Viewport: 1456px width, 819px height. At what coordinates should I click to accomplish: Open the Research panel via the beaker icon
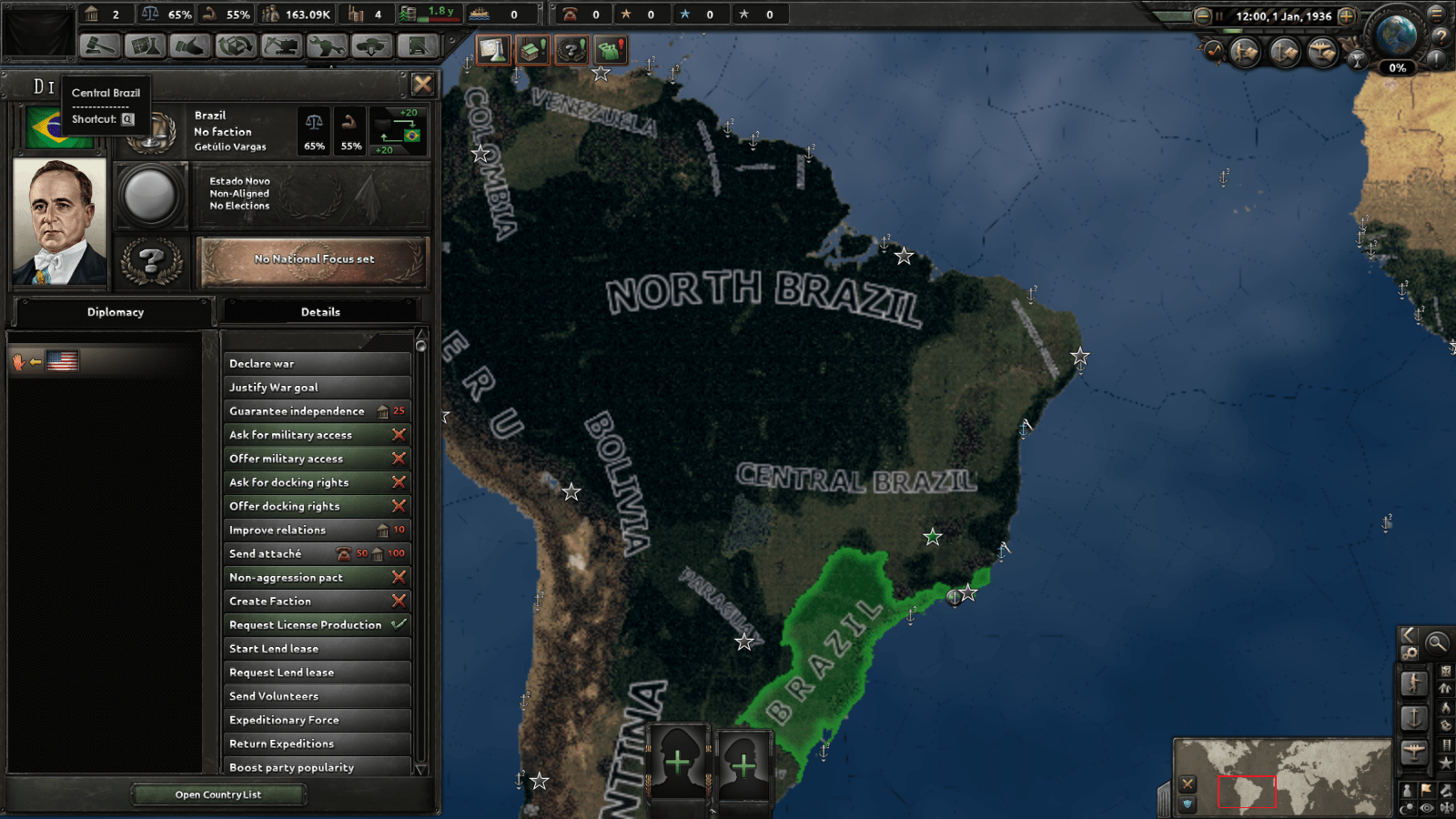(146, 45)
